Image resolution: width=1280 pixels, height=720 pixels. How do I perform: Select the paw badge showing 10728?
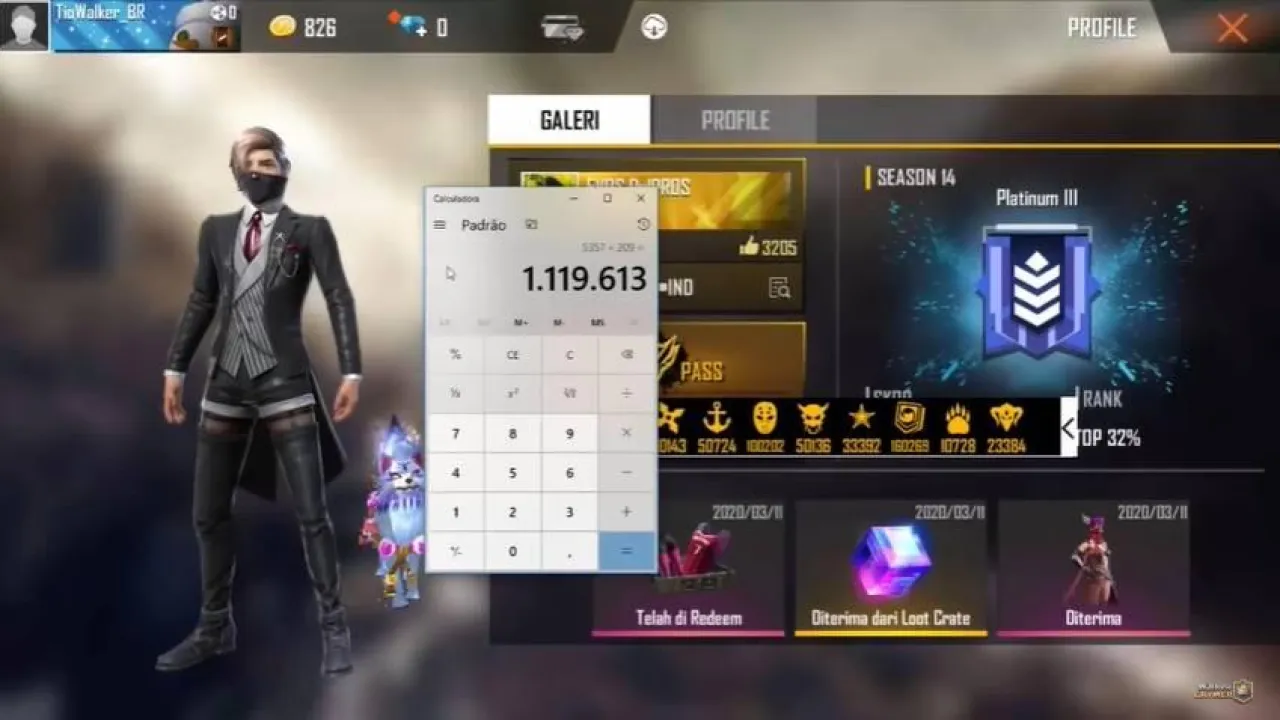[x=956, y=421]
